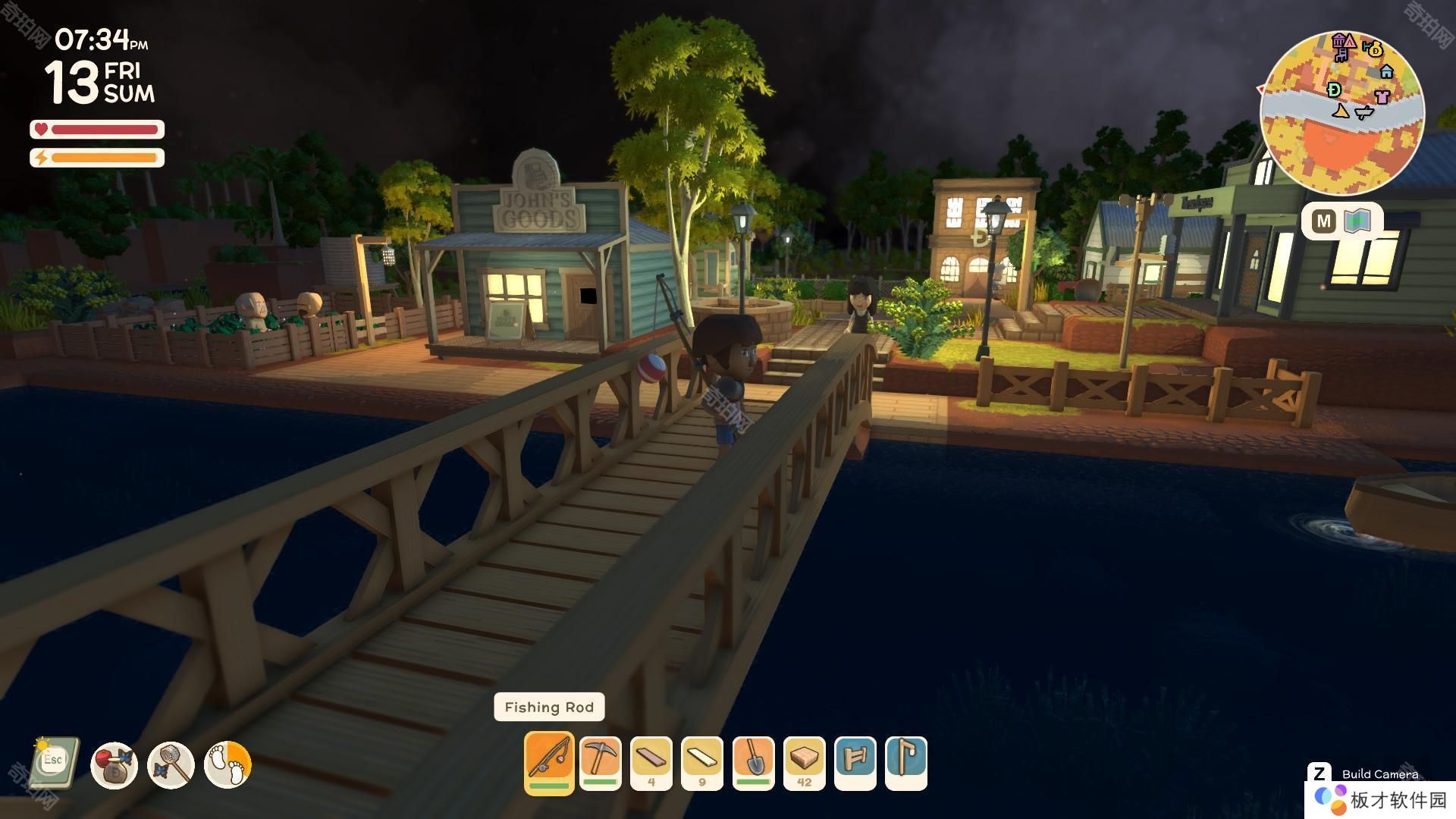Viewport: 1456px width, 819px height.
Task: Select the wooden block stack of 42
Action: pyautogui.click(x=805, y=763)
